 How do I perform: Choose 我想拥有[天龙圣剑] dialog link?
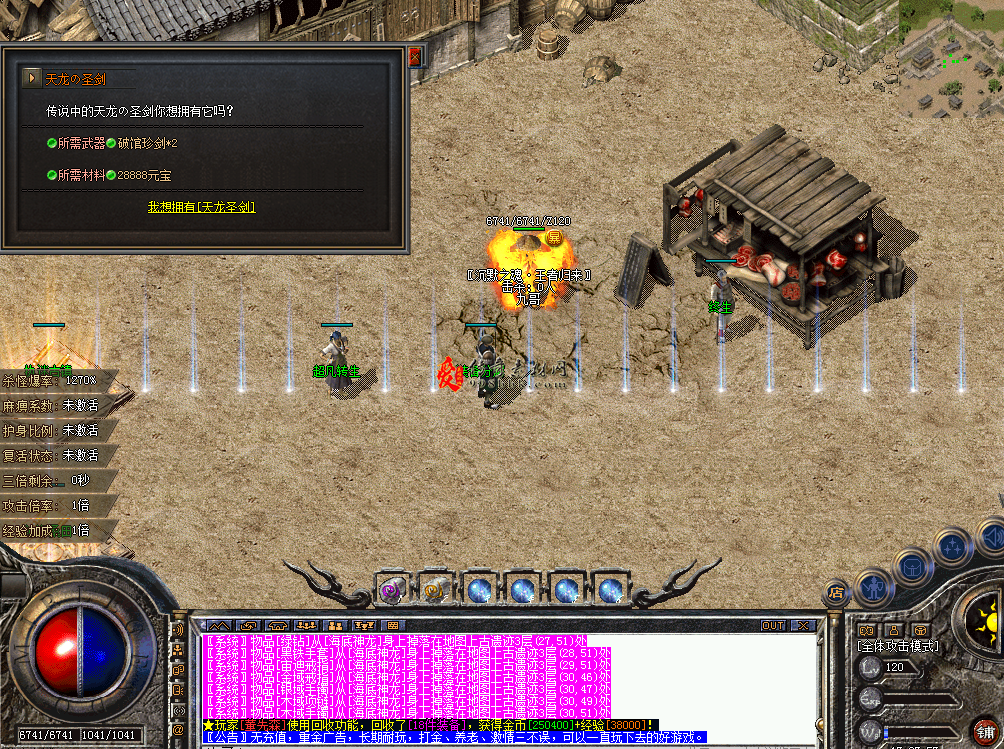point(201,207)
